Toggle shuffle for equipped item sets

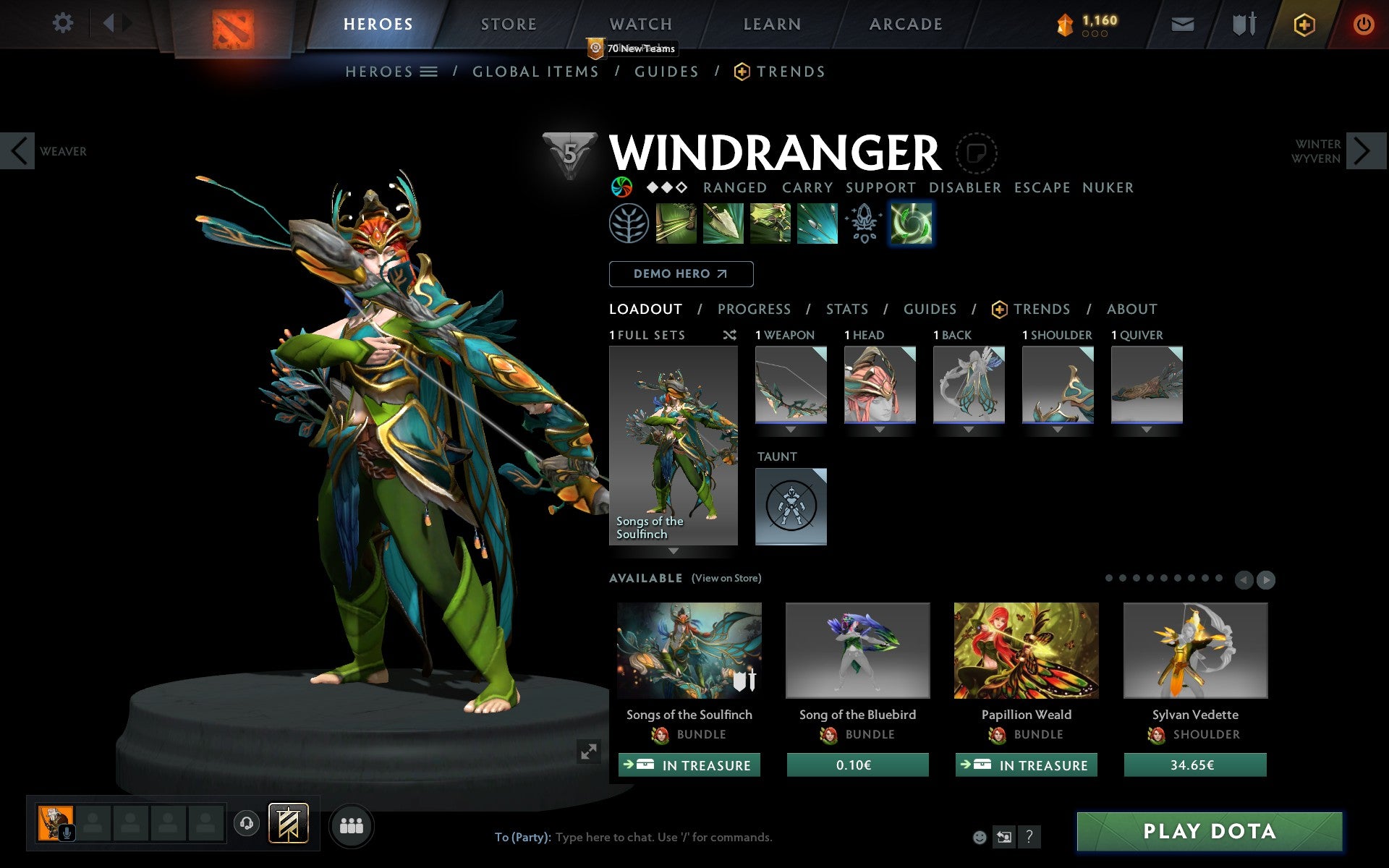pos(729,335)
